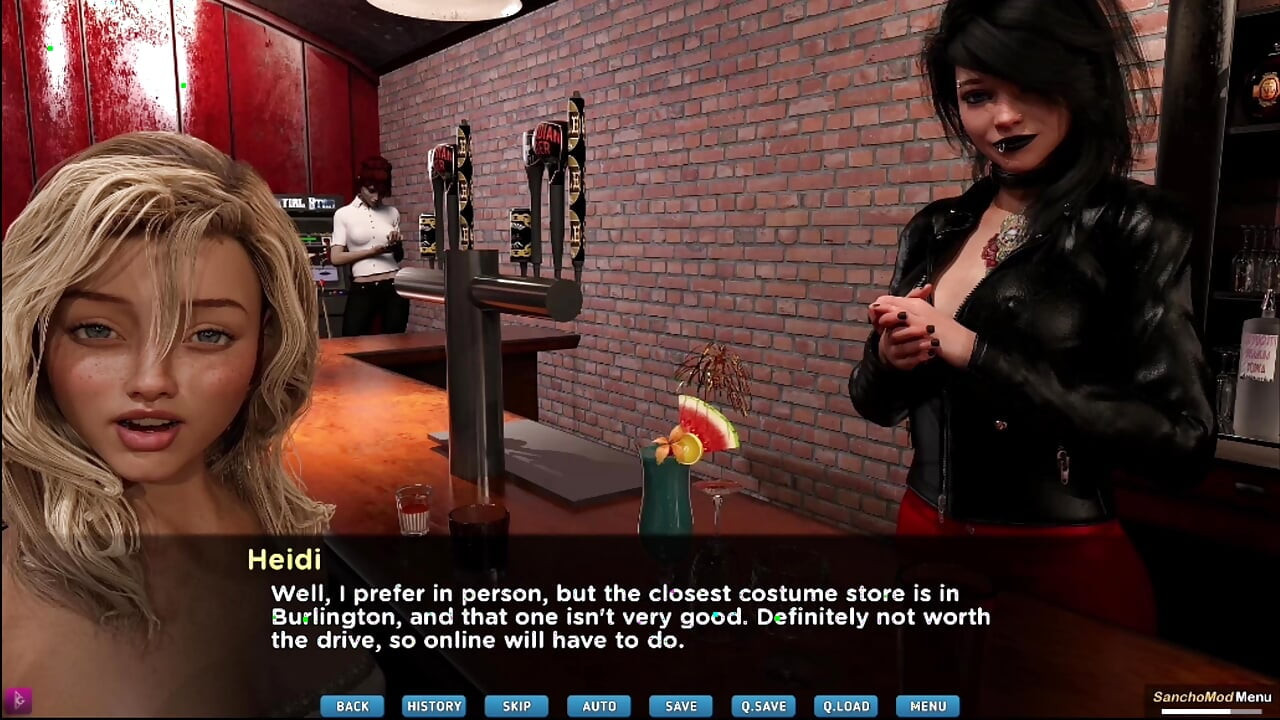Open the SanchoMod Menu

(x=1211, y=698)
